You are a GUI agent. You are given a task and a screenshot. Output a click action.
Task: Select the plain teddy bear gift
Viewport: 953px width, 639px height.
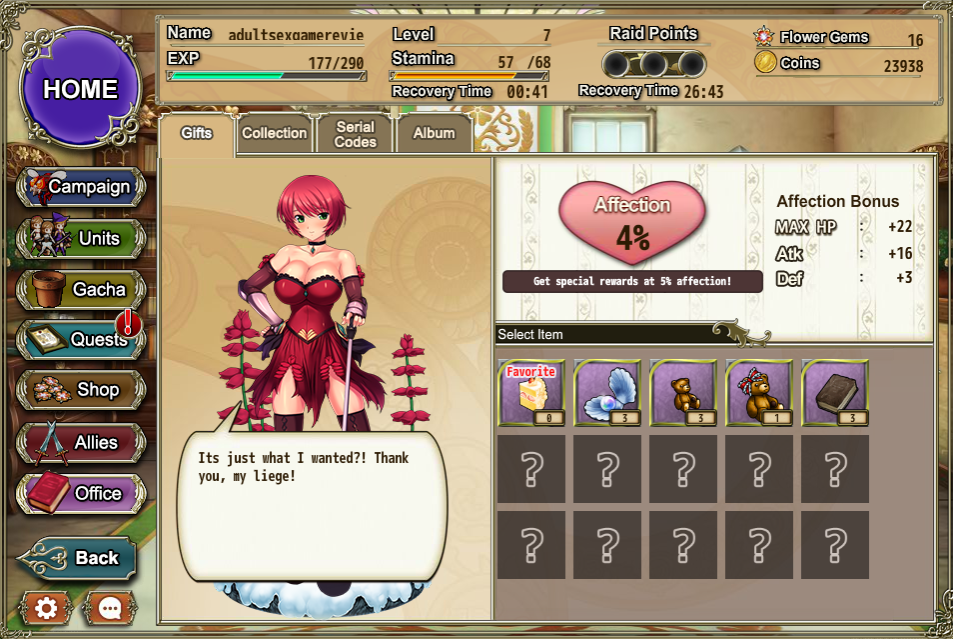(683, 393)
